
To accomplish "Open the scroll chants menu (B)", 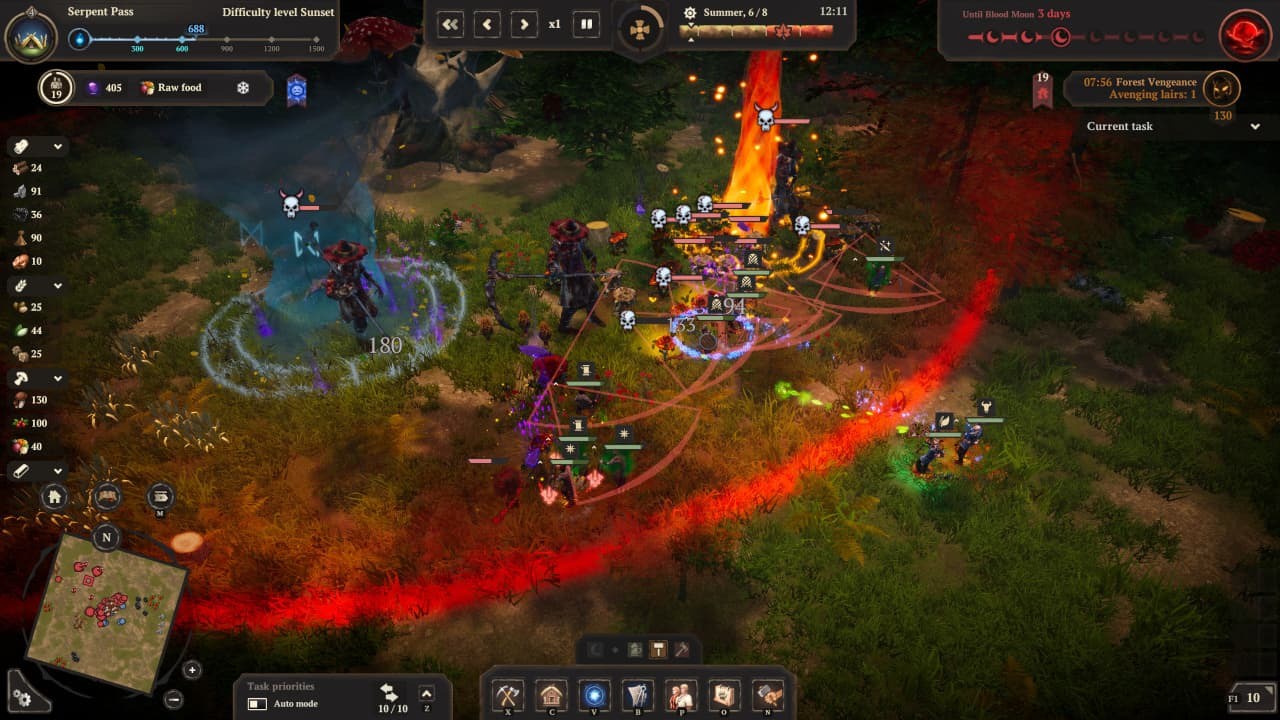I will point(639,695).
